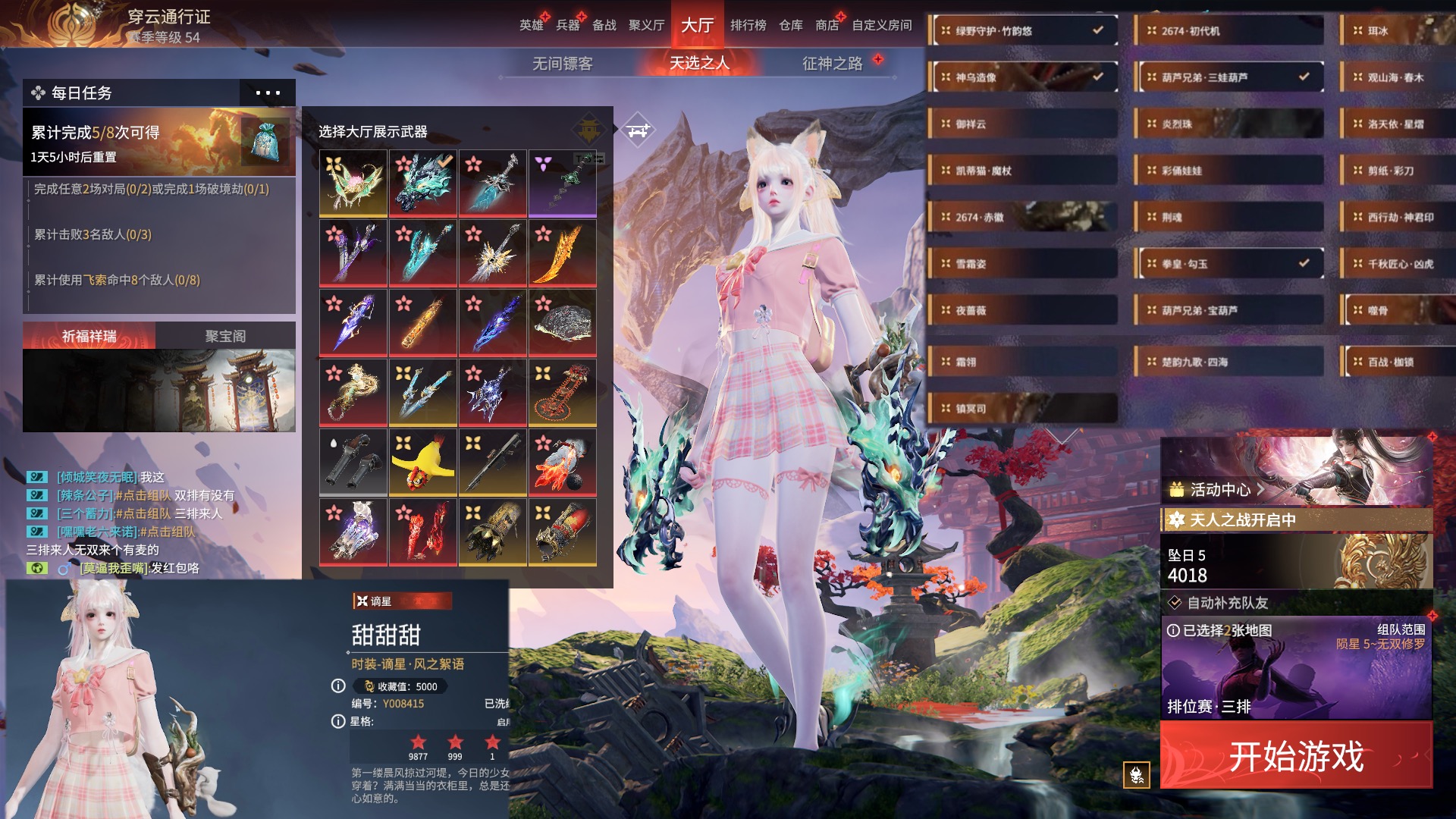Open the 商店 shop
This screenshot has height=819, width=1456.
click(x=827, y=25)
